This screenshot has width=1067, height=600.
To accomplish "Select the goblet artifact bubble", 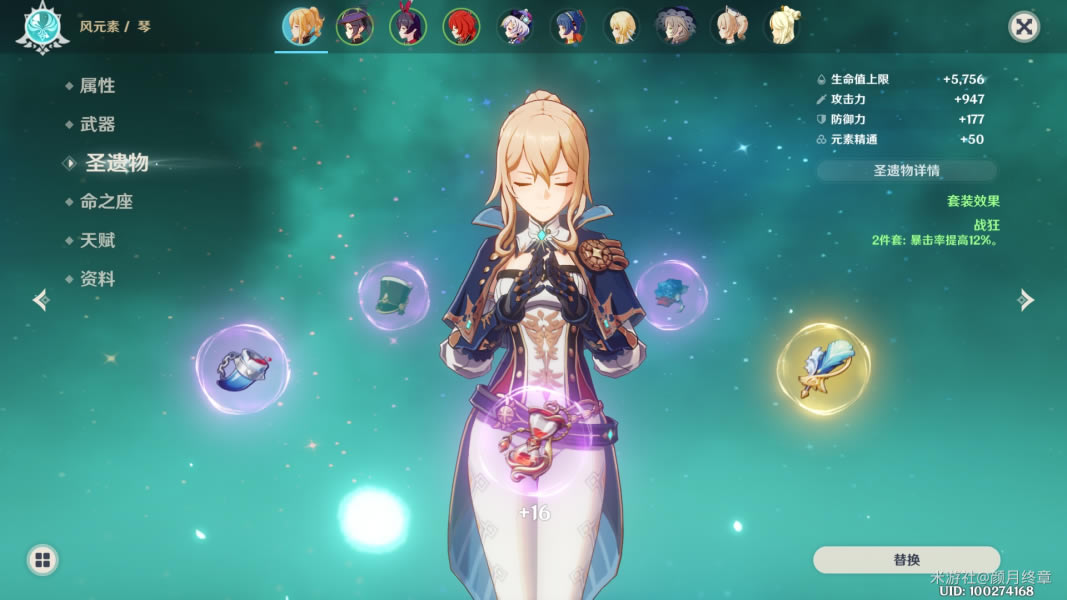I will click(x=242, y=369).
